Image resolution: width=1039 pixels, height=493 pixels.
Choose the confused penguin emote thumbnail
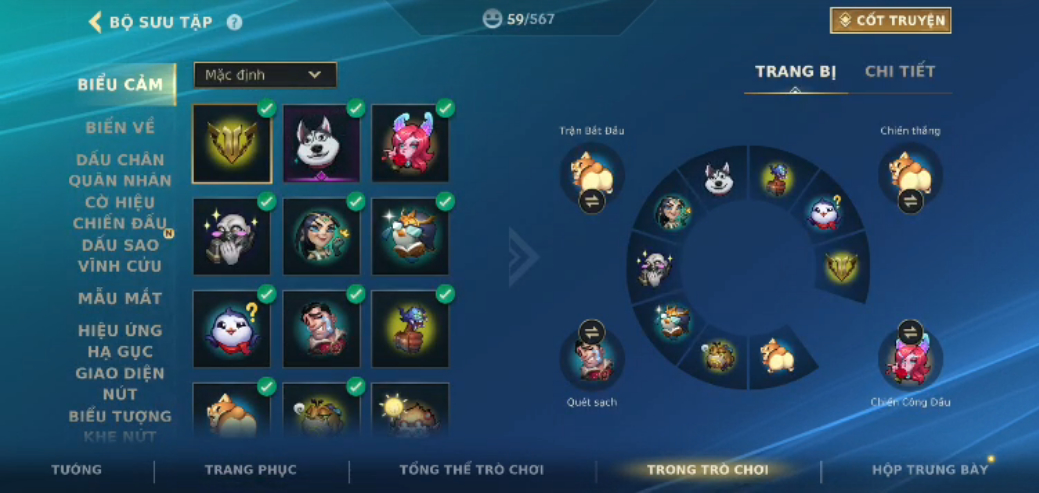[232, 329]
